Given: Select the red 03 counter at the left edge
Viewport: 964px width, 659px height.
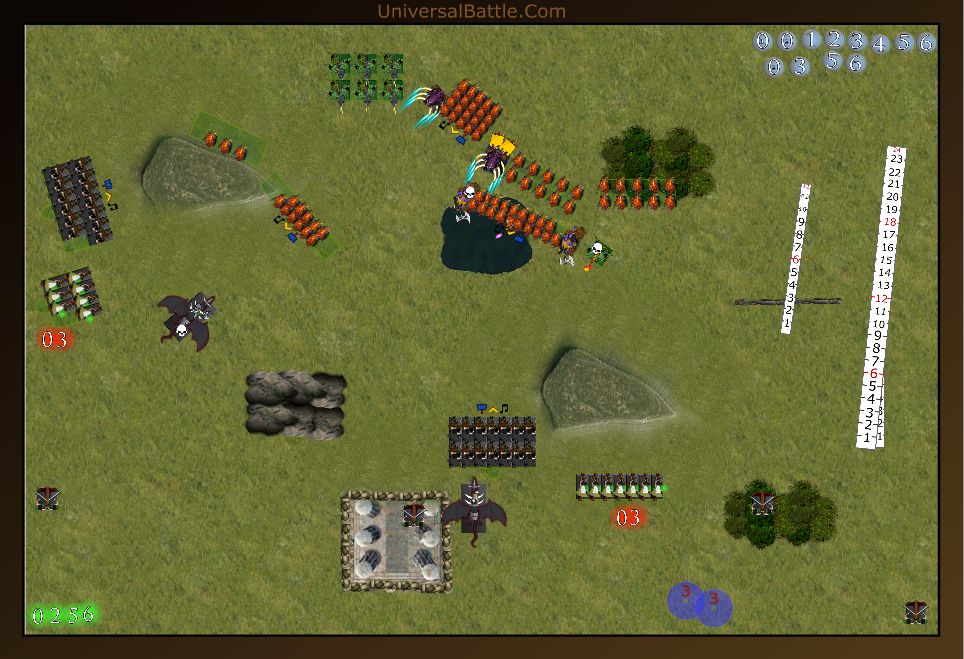Looking at the screenshot, I should 55,339.
